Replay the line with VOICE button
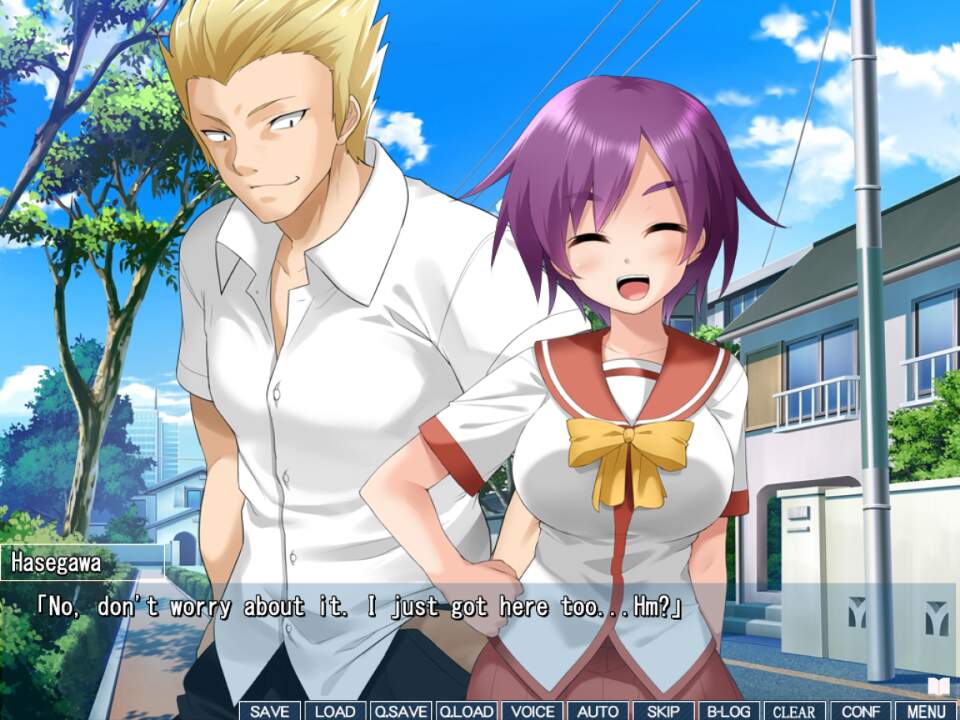 (x=532, y=711)
